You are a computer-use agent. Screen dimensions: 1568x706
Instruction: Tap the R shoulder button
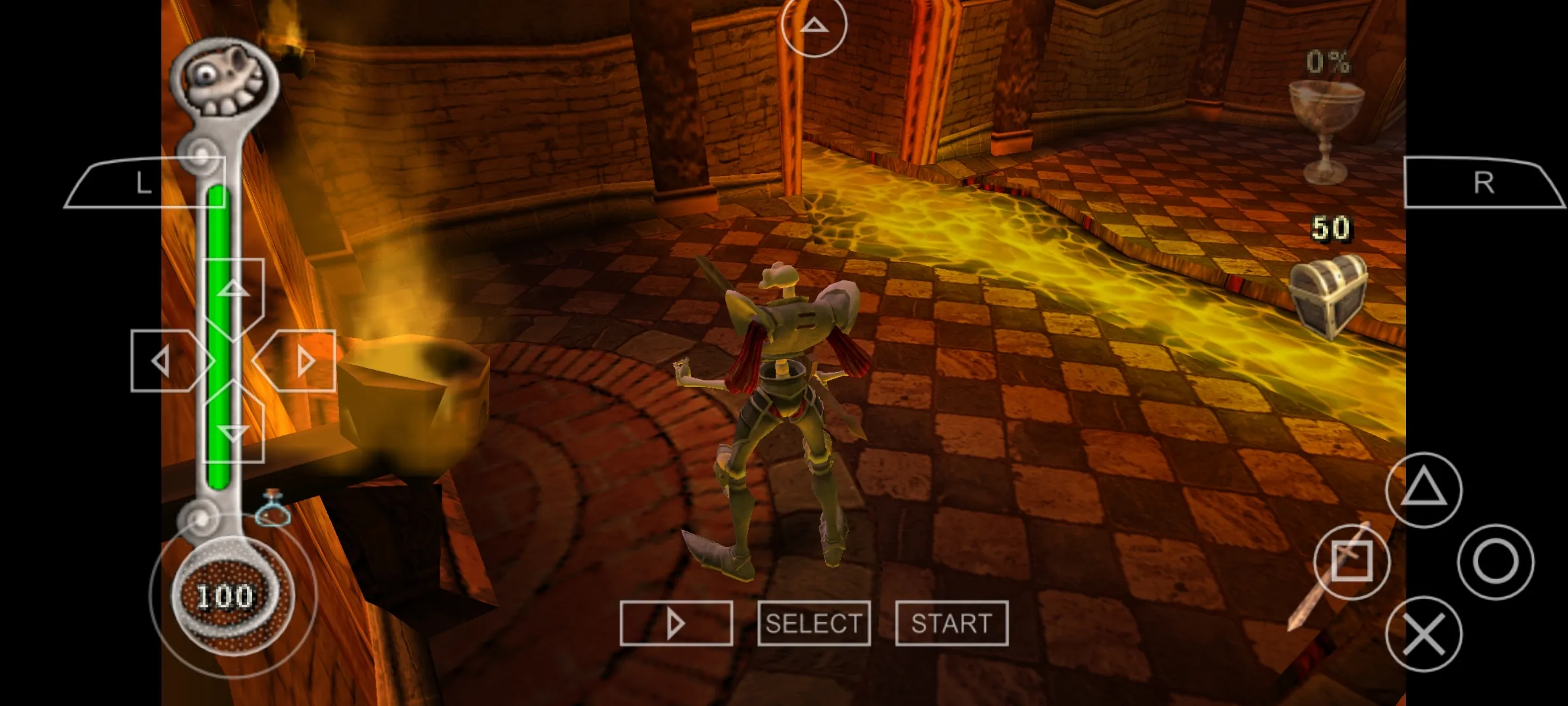[x=1483, y=183]
